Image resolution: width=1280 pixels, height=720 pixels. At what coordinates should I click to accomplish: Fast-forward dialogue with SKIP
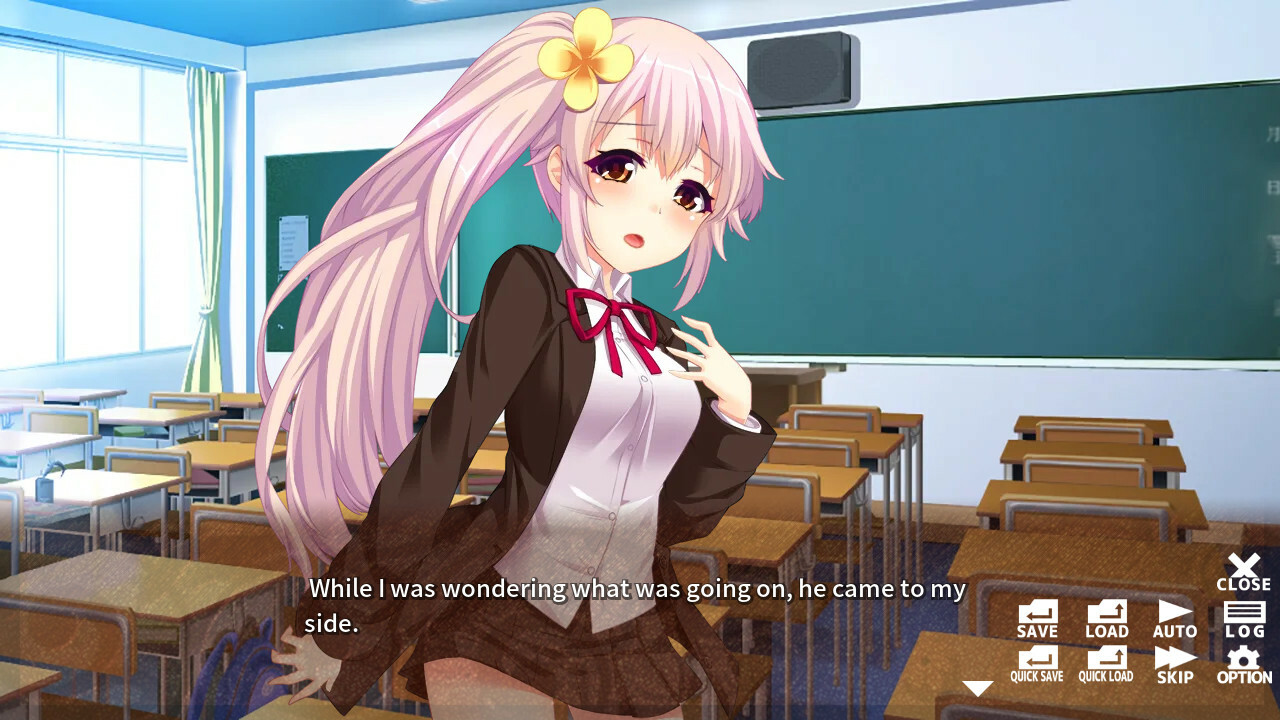(x=1174, y=663)
